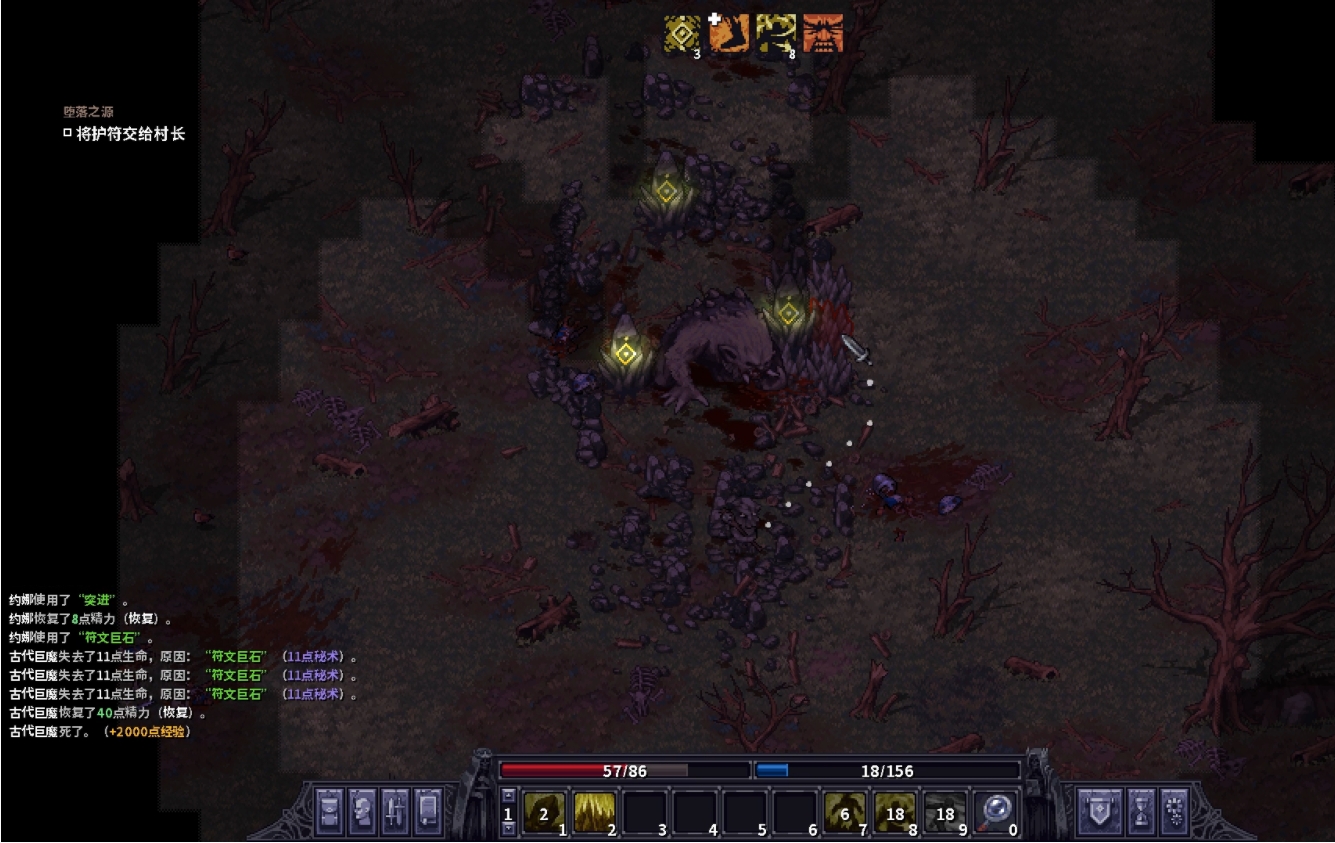
Task: Select the skill in hotbar slot 1
Action: [544, 812]
